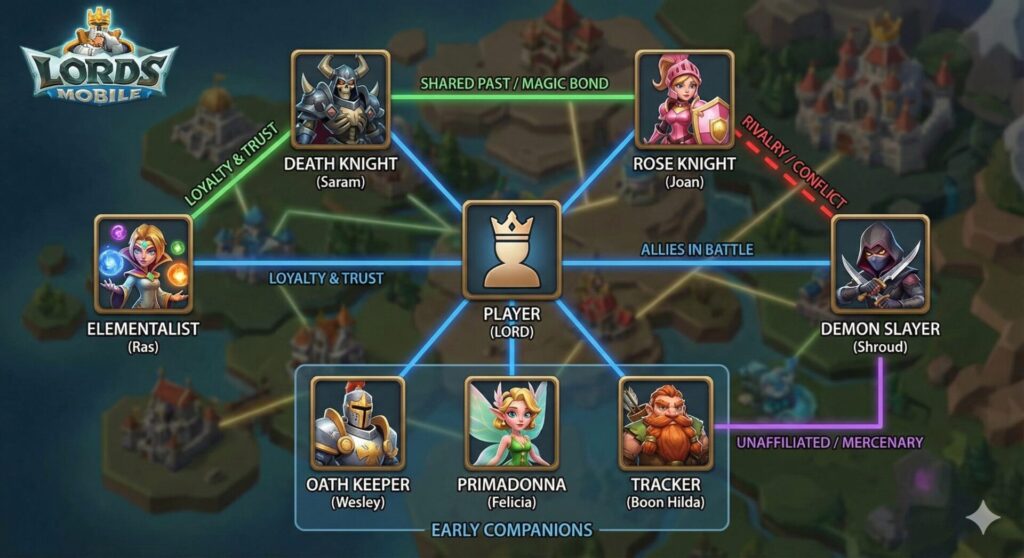
Task: Select the Death Knight Saram portrait
Action: coord(340,99)
